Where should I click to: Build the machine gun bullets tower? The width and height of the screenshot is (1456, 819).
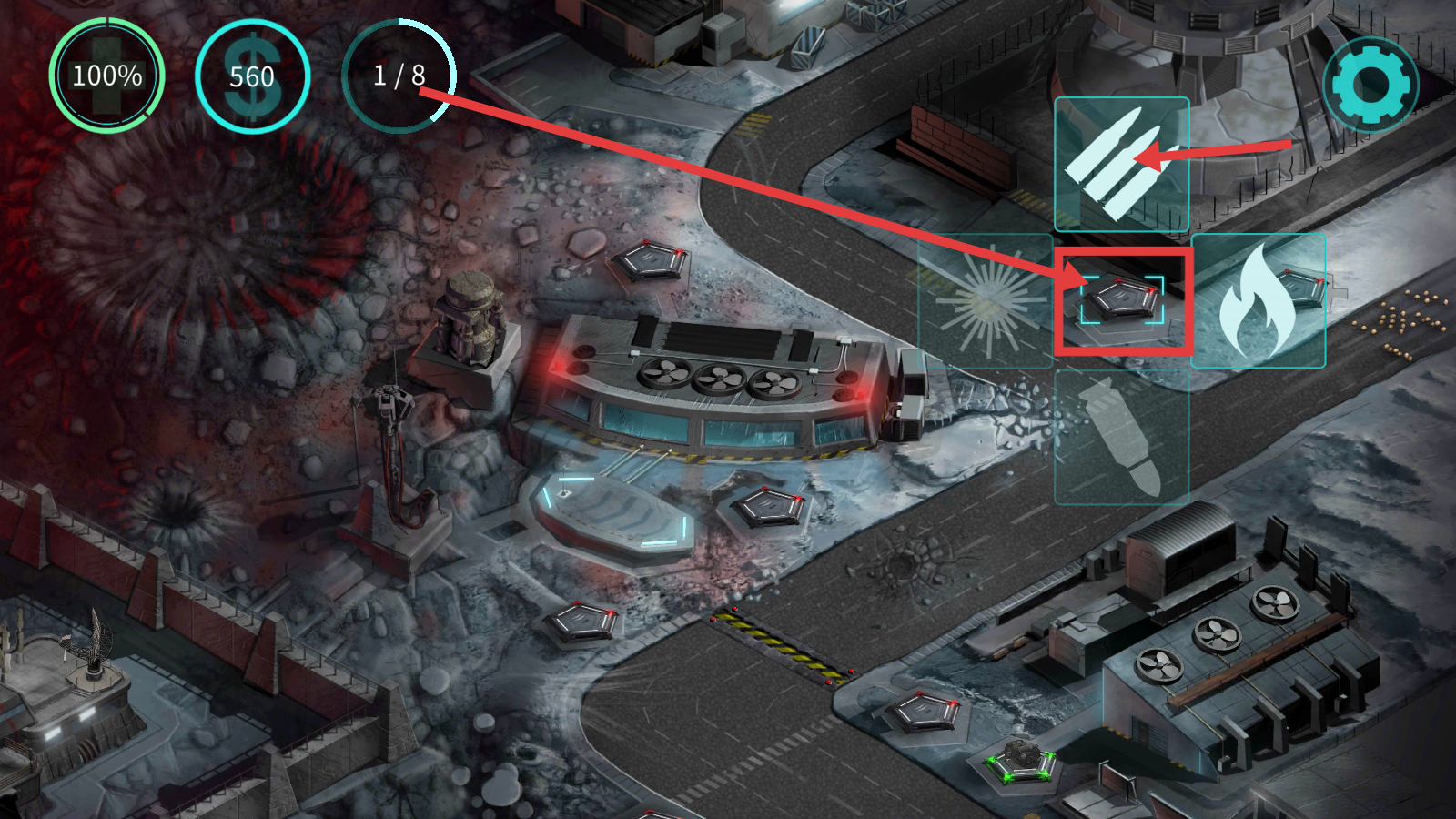coord(1121,165)
